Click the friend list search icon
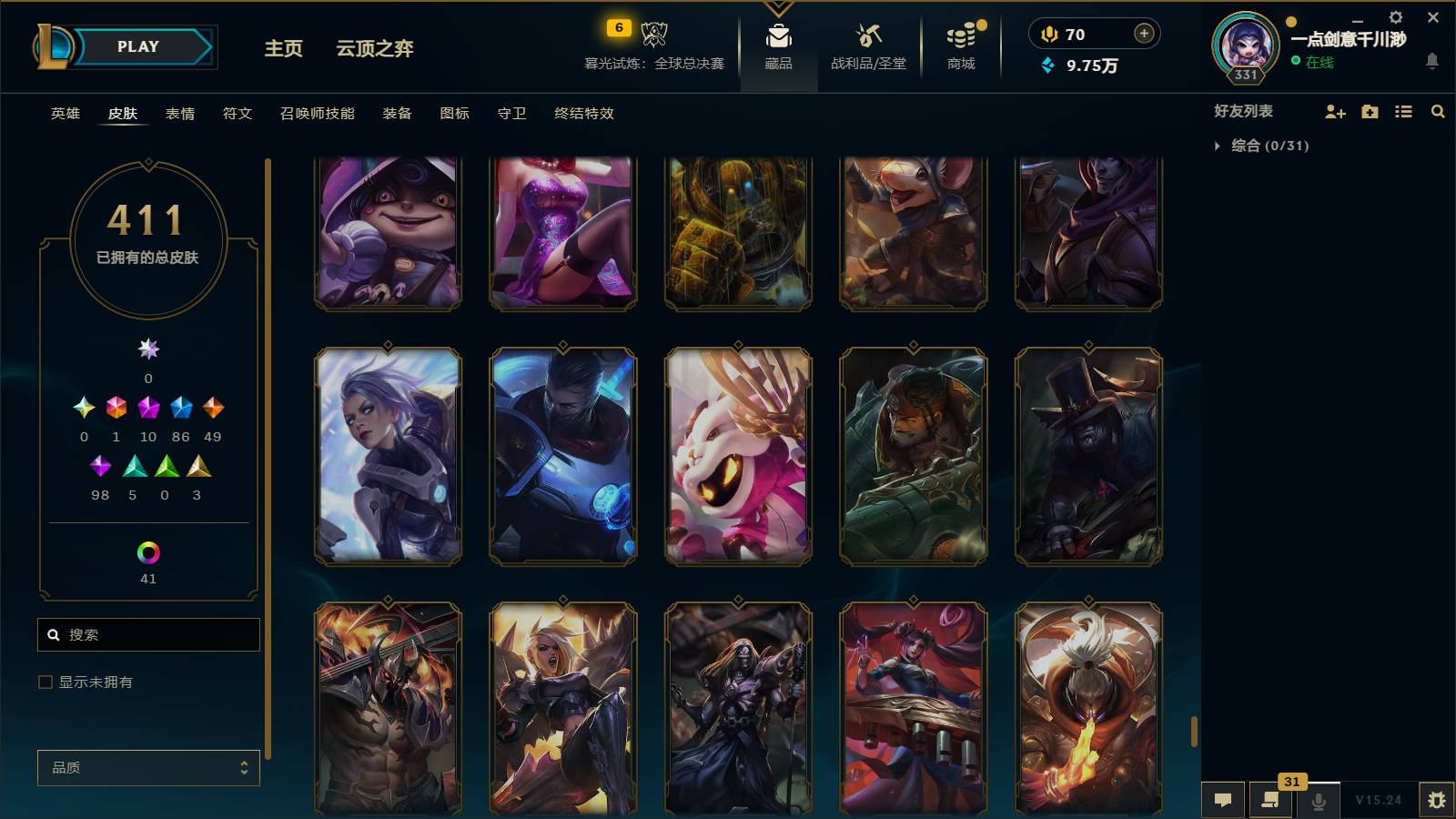1456x819 pixels. pyautogui.click(x=1438, y=111)
